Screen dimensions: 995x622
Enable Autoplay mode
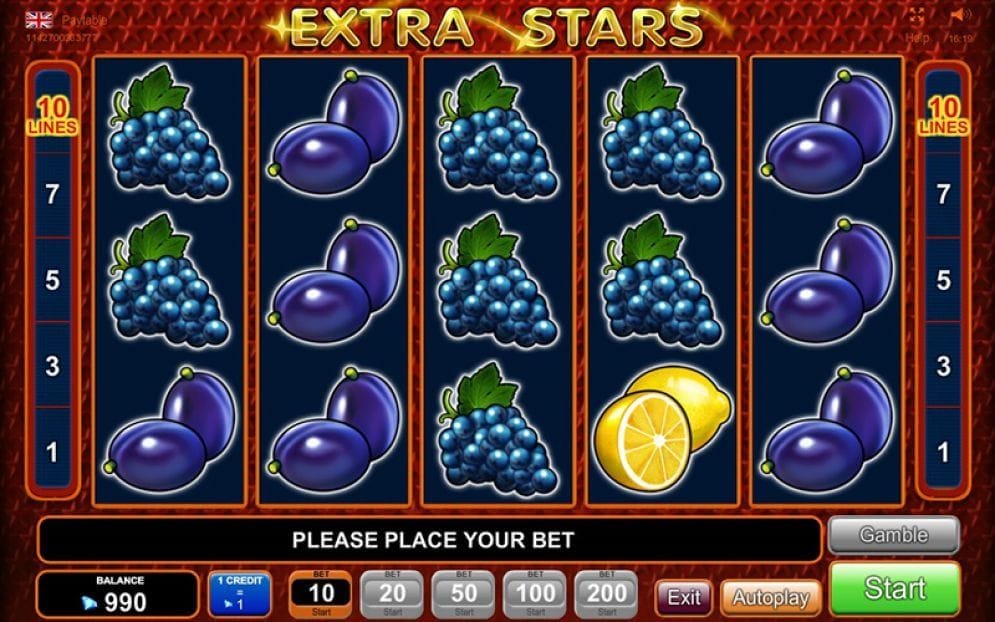pos(770,598)
